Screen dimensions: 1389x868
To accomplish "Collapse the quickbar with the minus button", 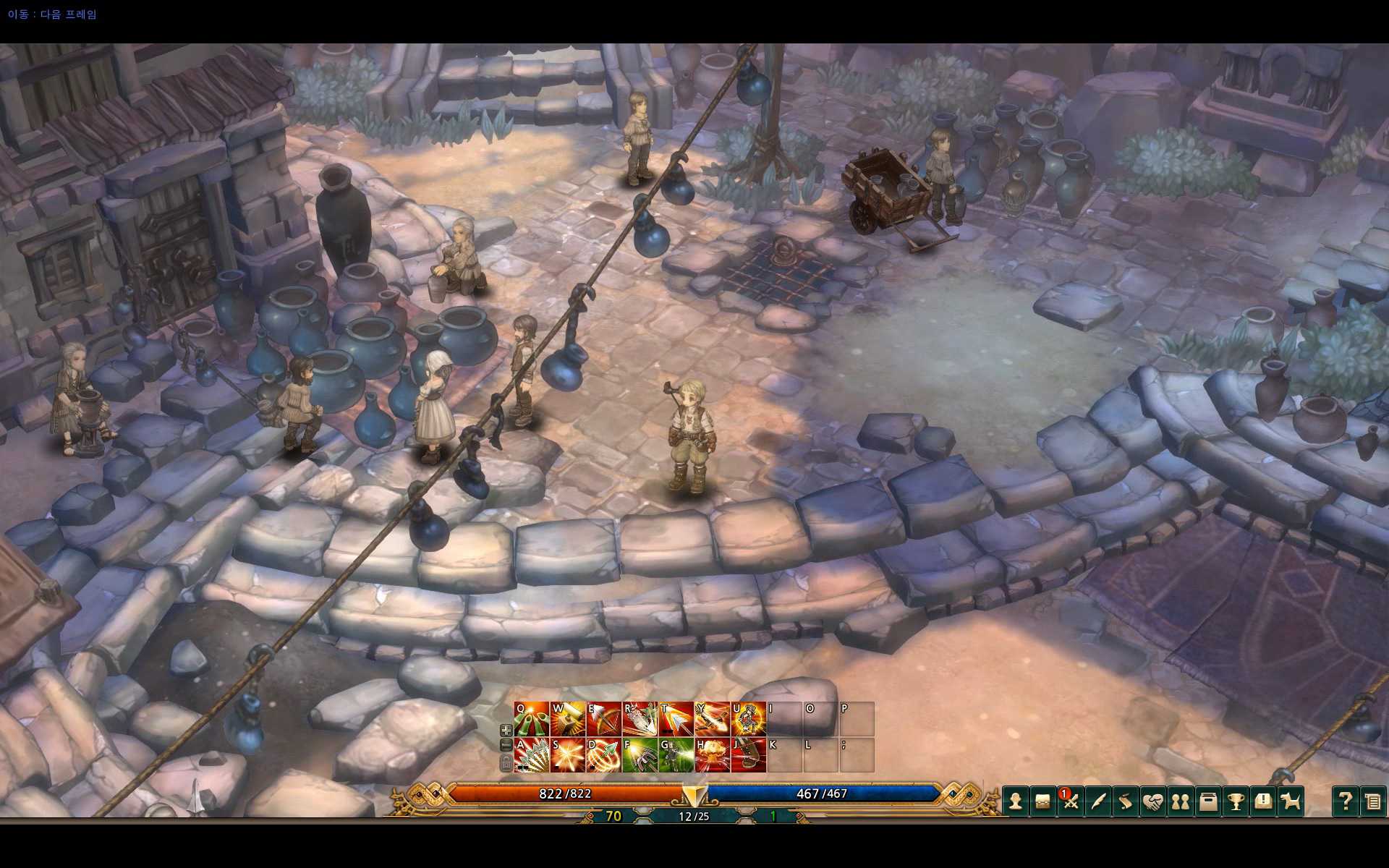I will [505, 745].
